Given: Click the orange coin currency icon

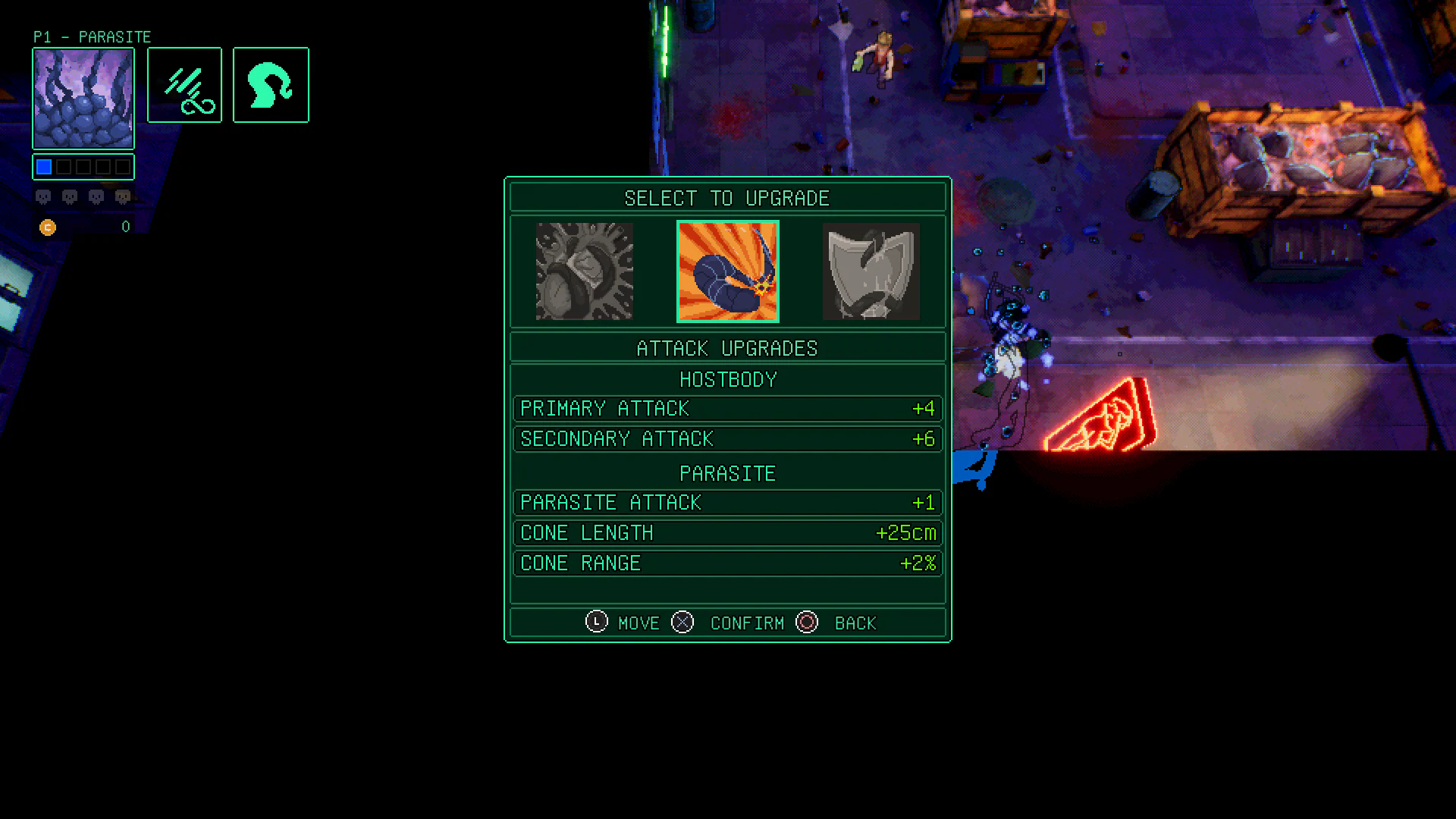Looking at the screenshot, I should (48, 227).
